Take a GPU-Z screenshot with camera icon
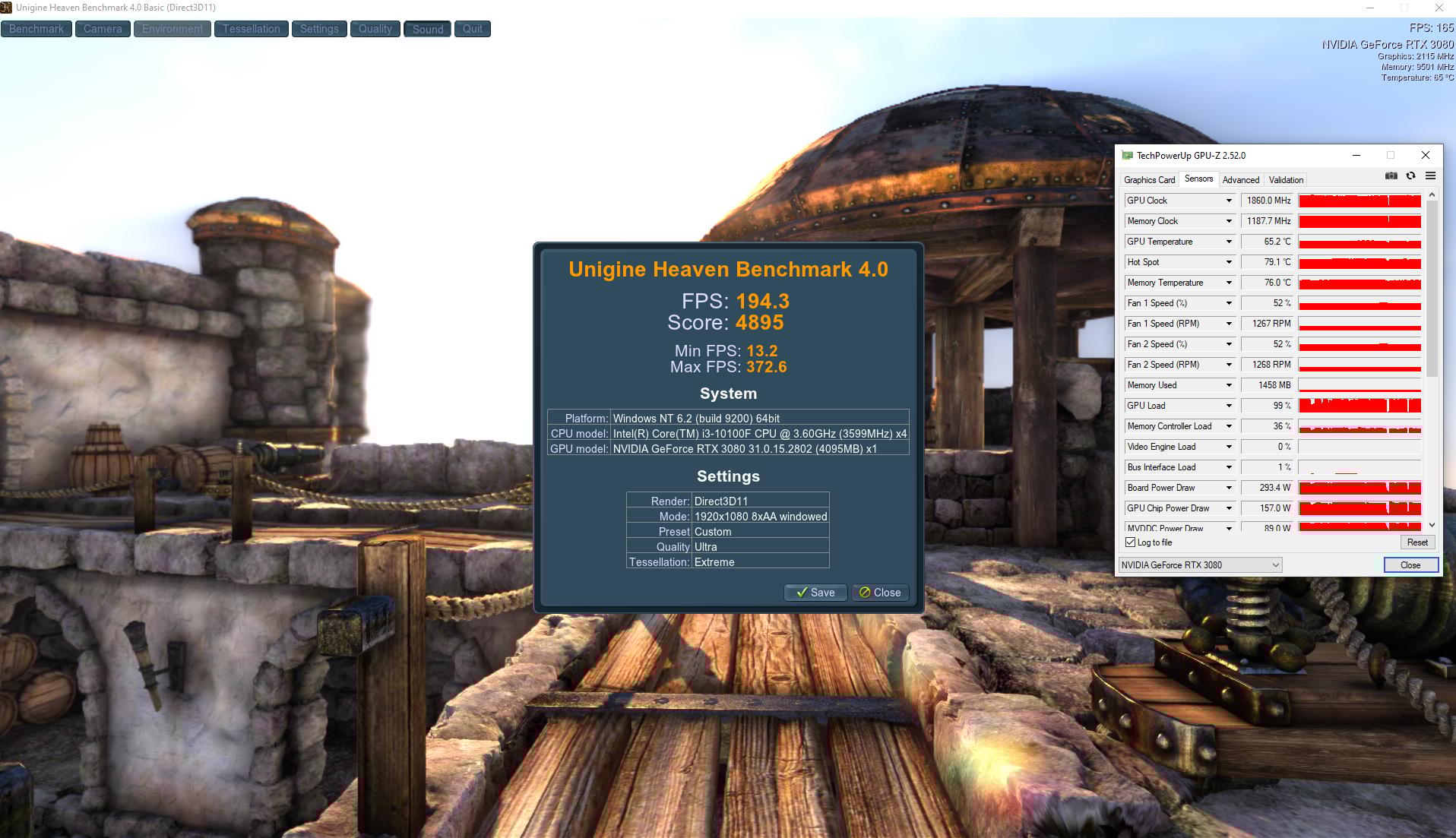This screenshot has height=838, width=1456. tap(1391, 176)
